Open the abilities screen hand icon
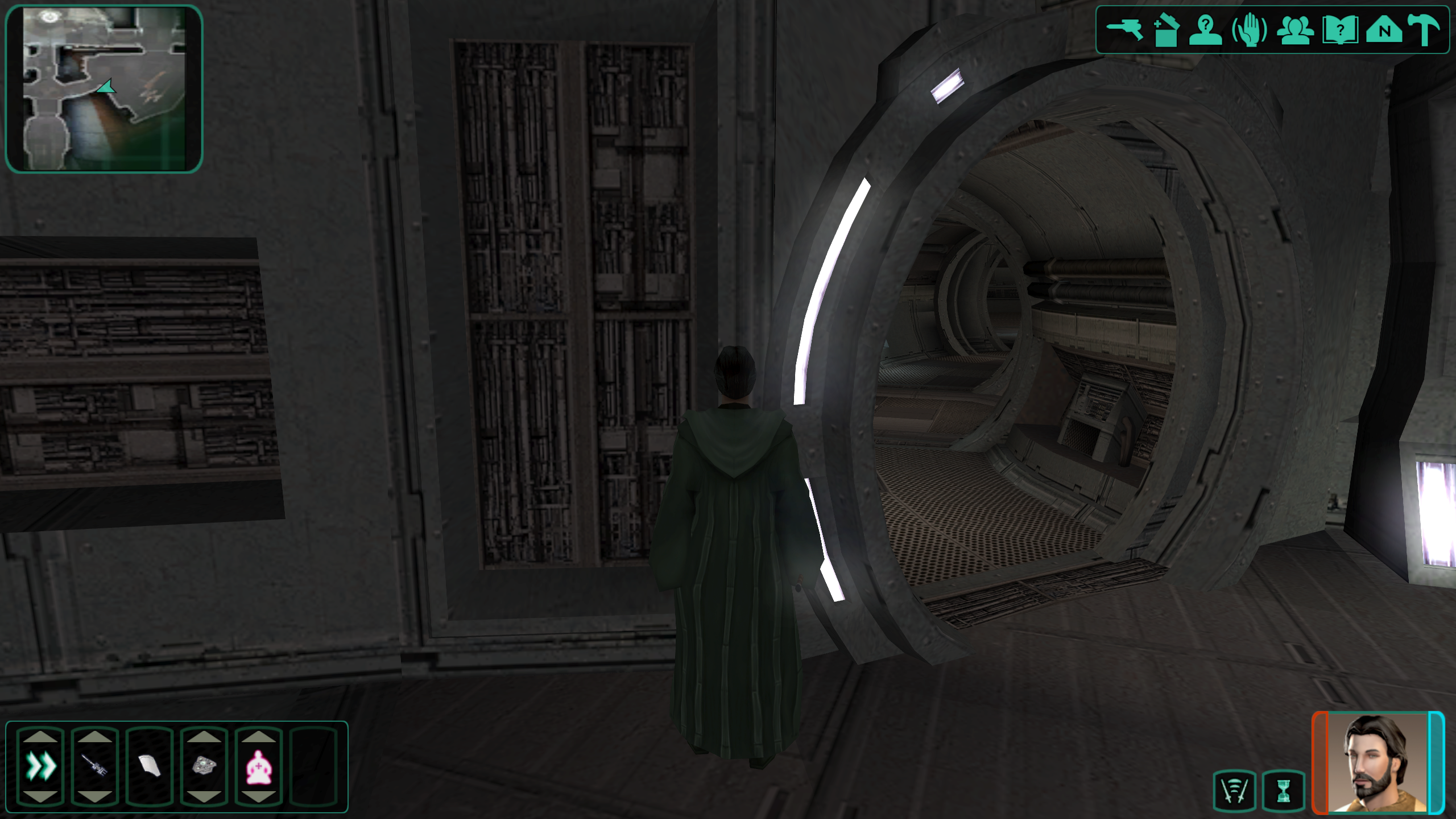The height and width of the screenshot is (819, 1456). point(1250,30)
